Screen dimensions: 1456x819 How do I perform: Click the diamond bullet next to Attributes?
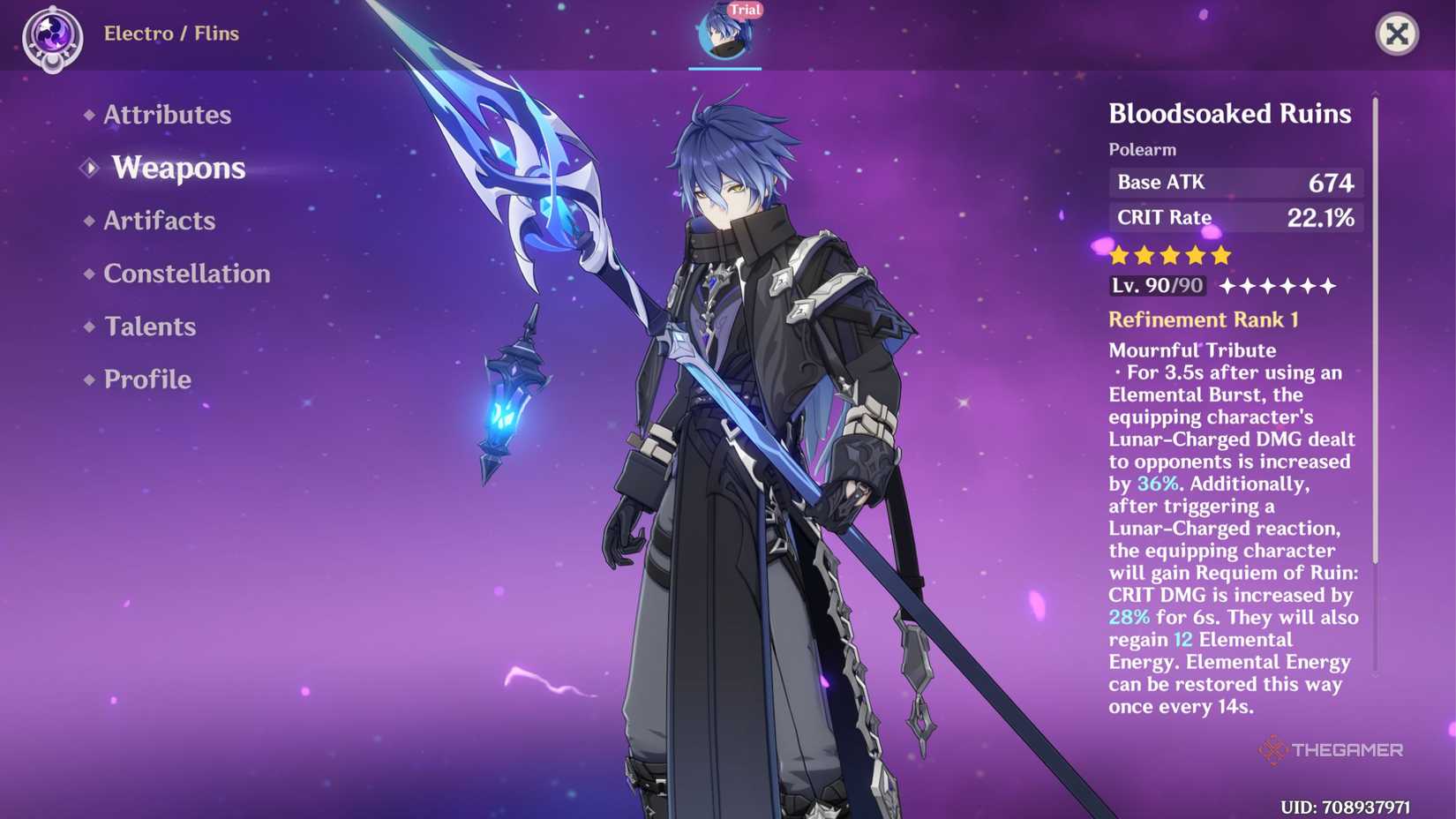88,114
